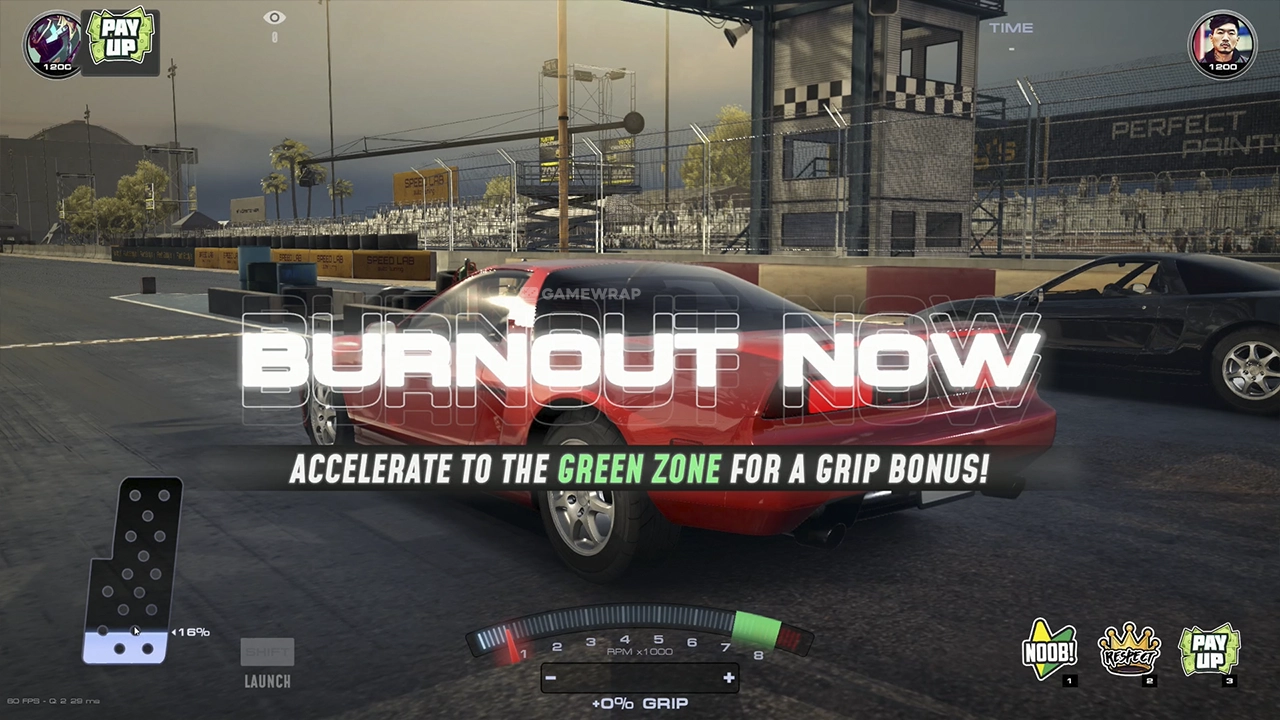Hit the Launch shift button
The image size is (1280, 720).
(x=267, y=663)
